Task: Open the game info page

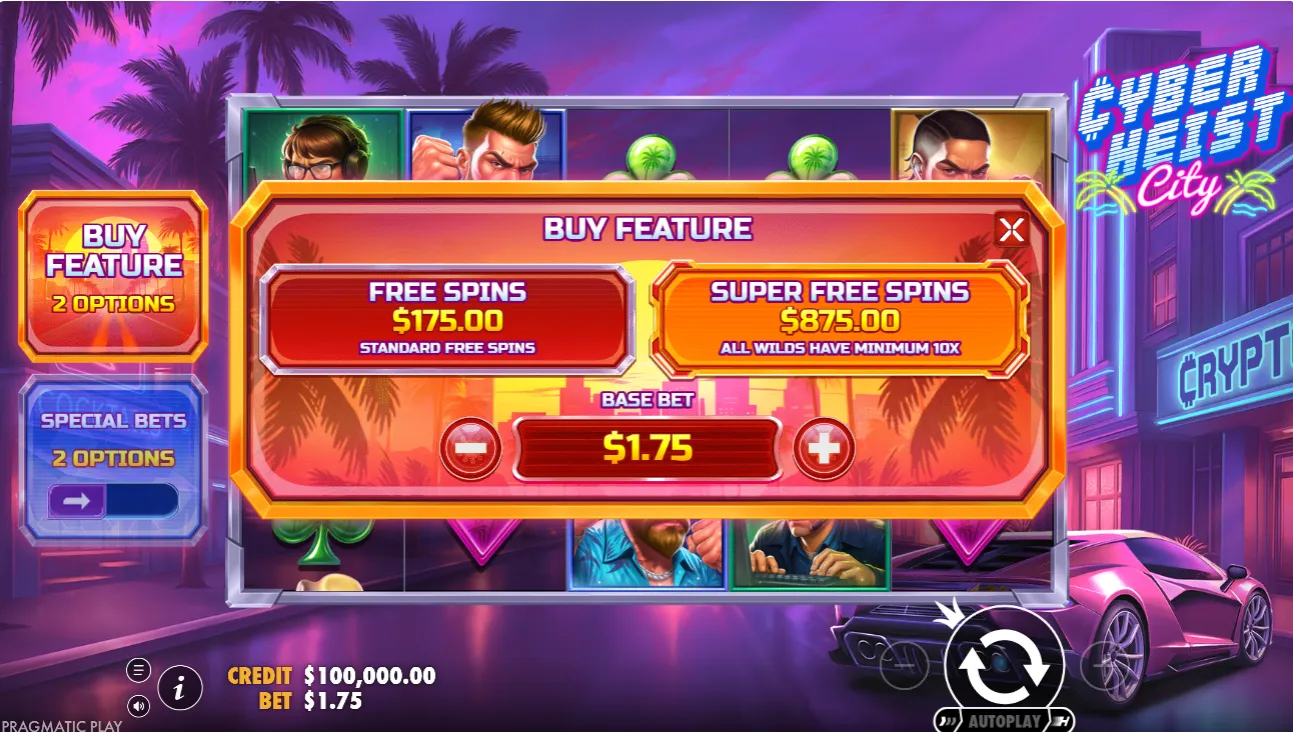Action: click(180, 688)
